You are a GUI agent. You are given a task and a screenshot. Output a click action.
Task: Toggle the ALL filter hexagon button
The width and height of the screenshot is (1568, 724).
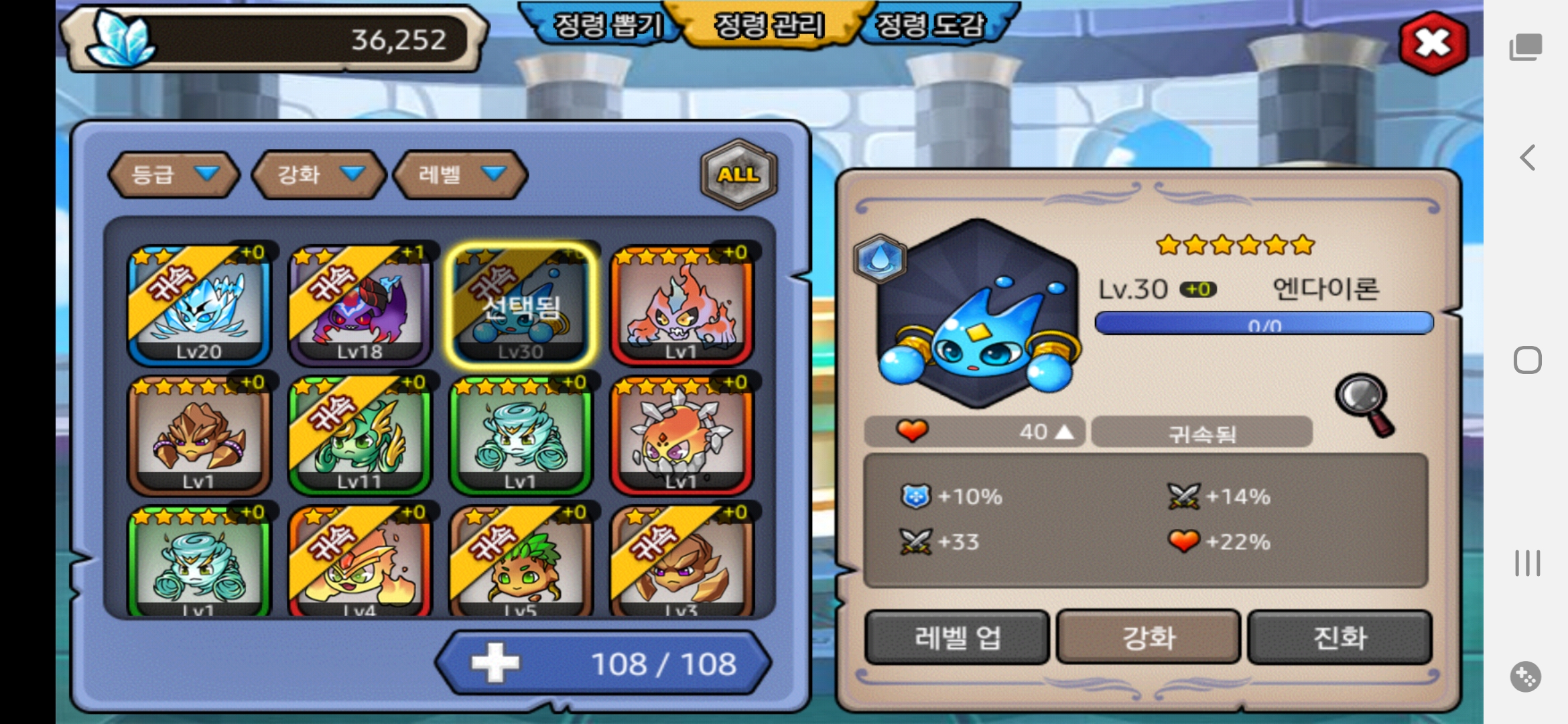click(738, 174)
